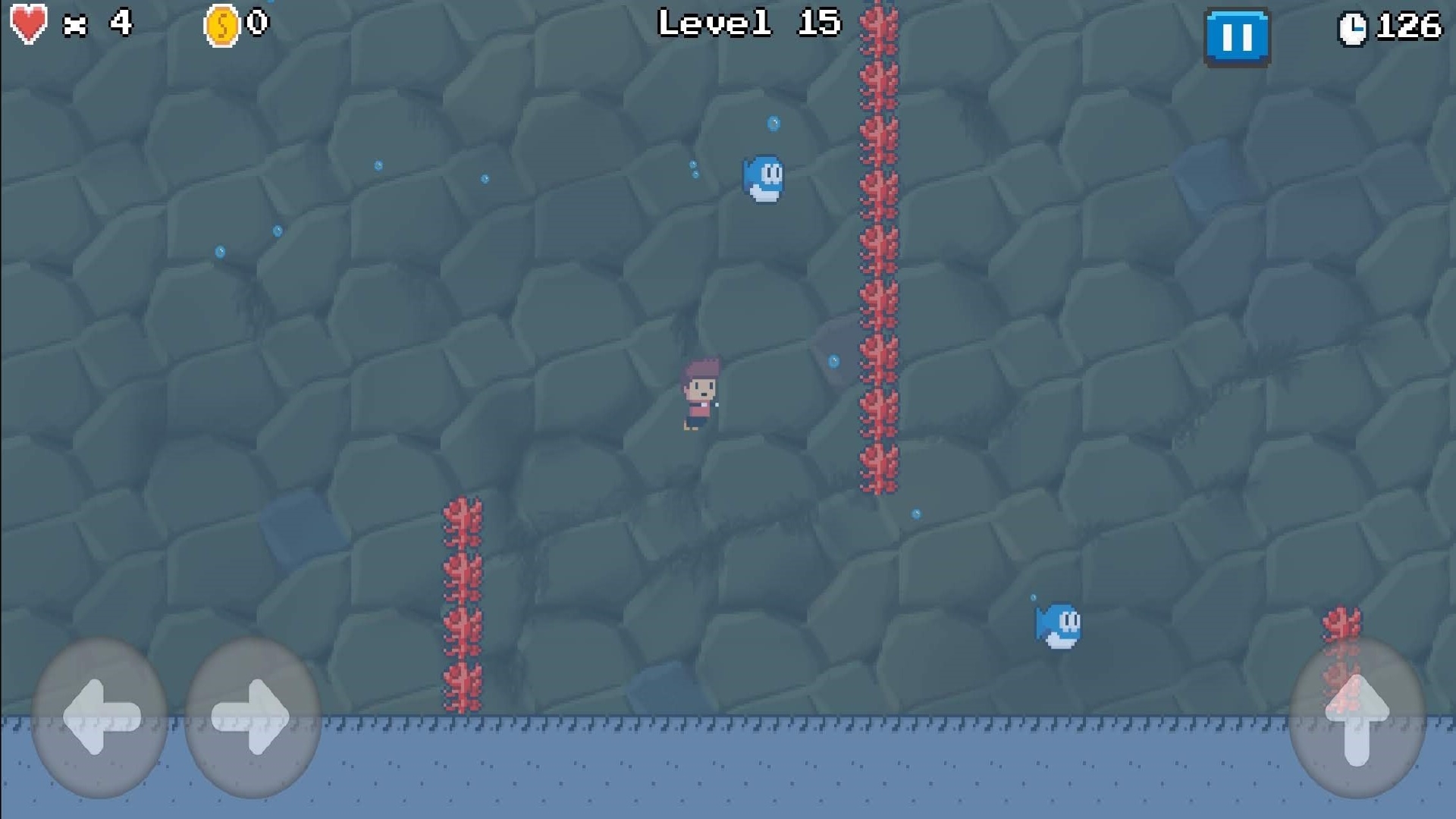
Task: Click the clock timer icon
Action: click(x=1354, y=29)
